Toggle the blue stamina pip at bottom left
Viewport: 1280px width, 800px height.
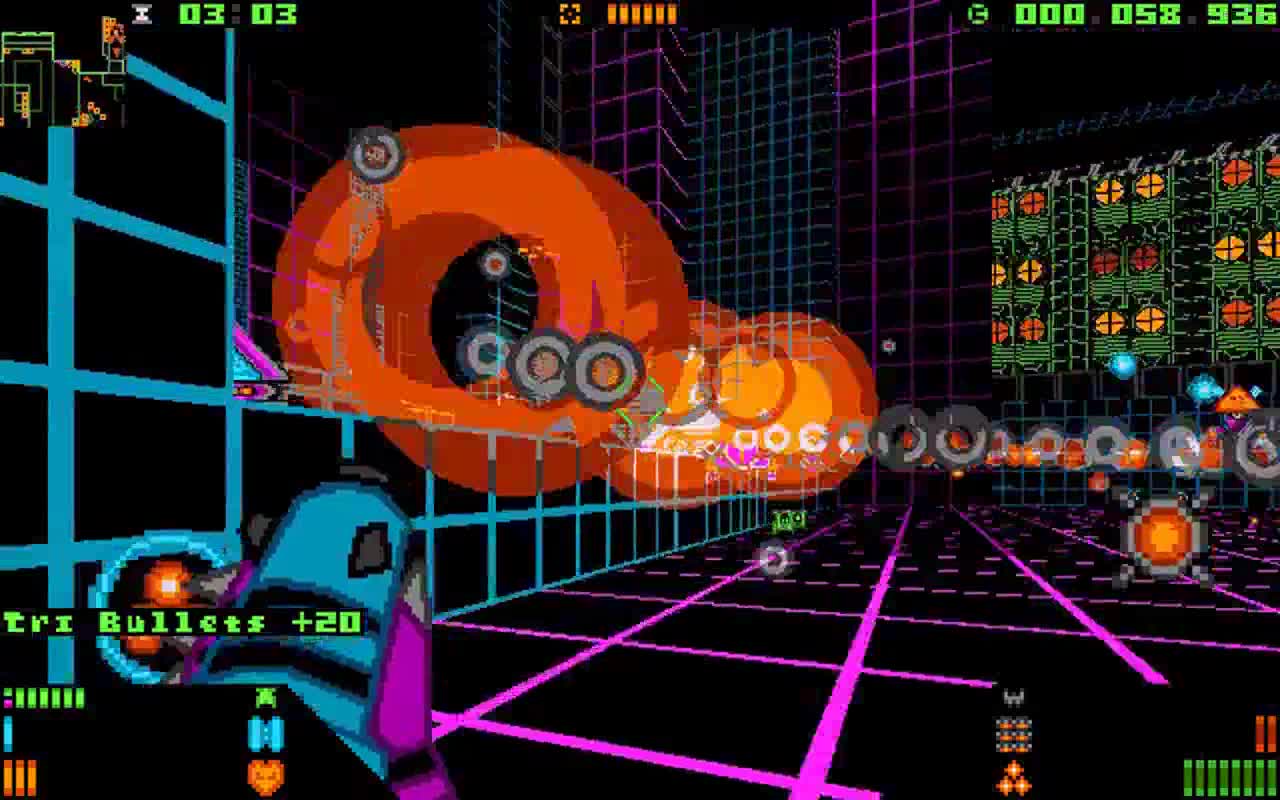pyautogui.click(x=8, y=732)
